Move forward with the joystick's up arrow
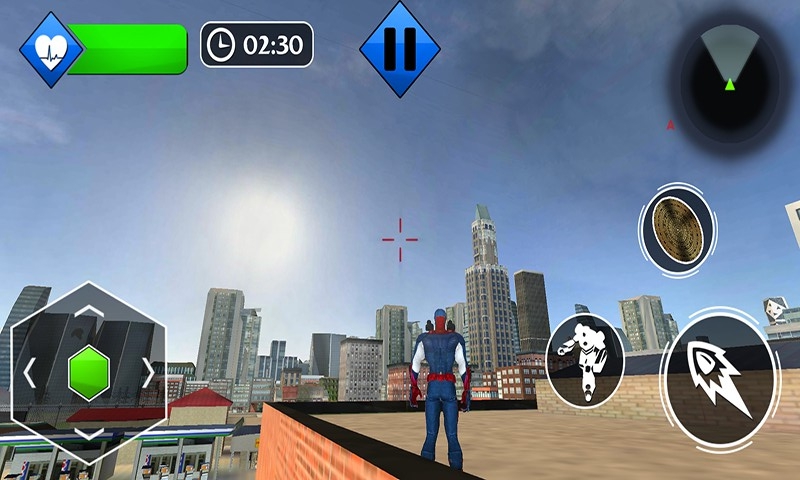Viewport: 800px width, 480px height. click(x=88, y=310)
